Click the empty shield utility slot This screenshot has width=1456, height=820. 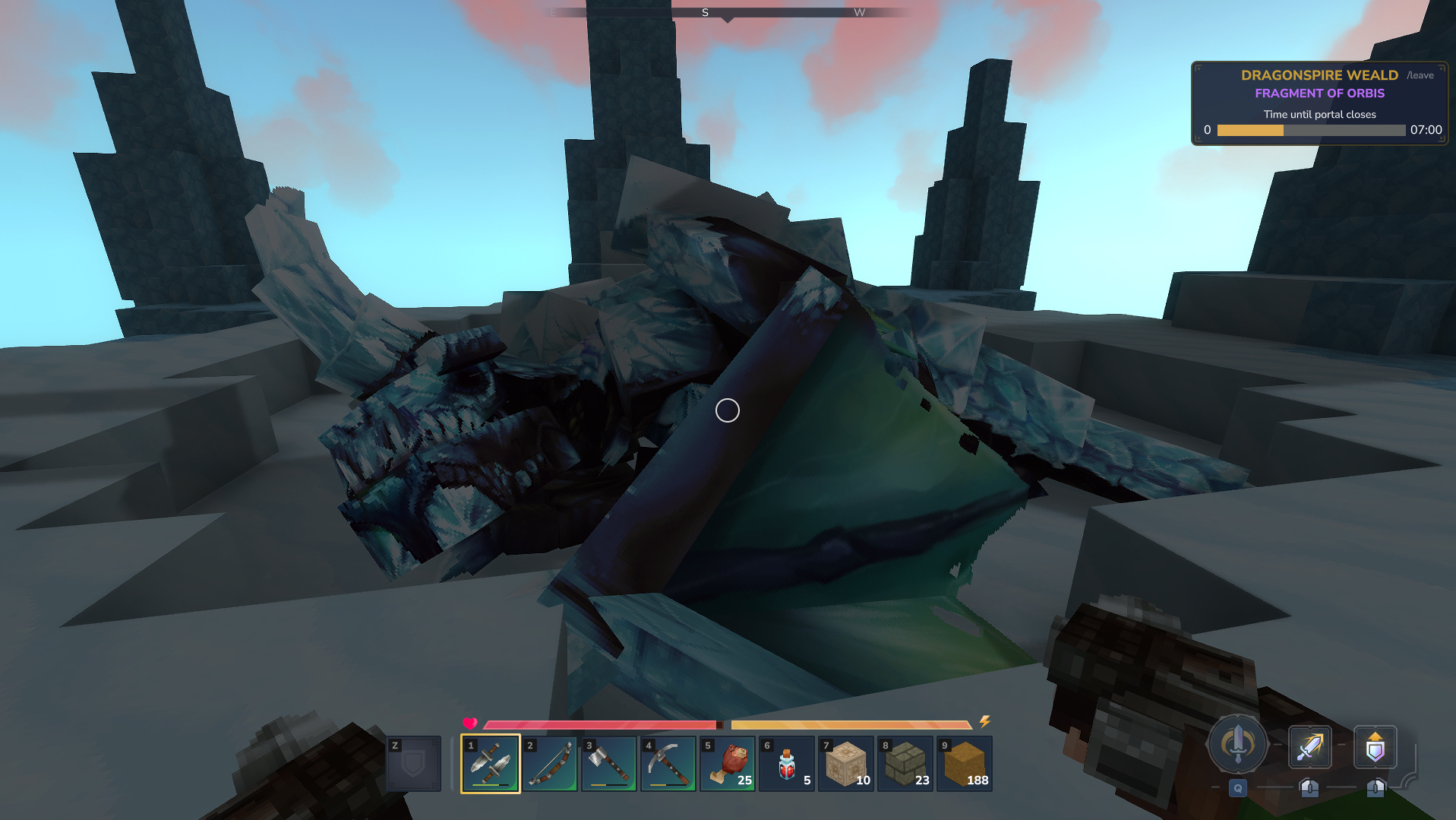click(413, 763)
